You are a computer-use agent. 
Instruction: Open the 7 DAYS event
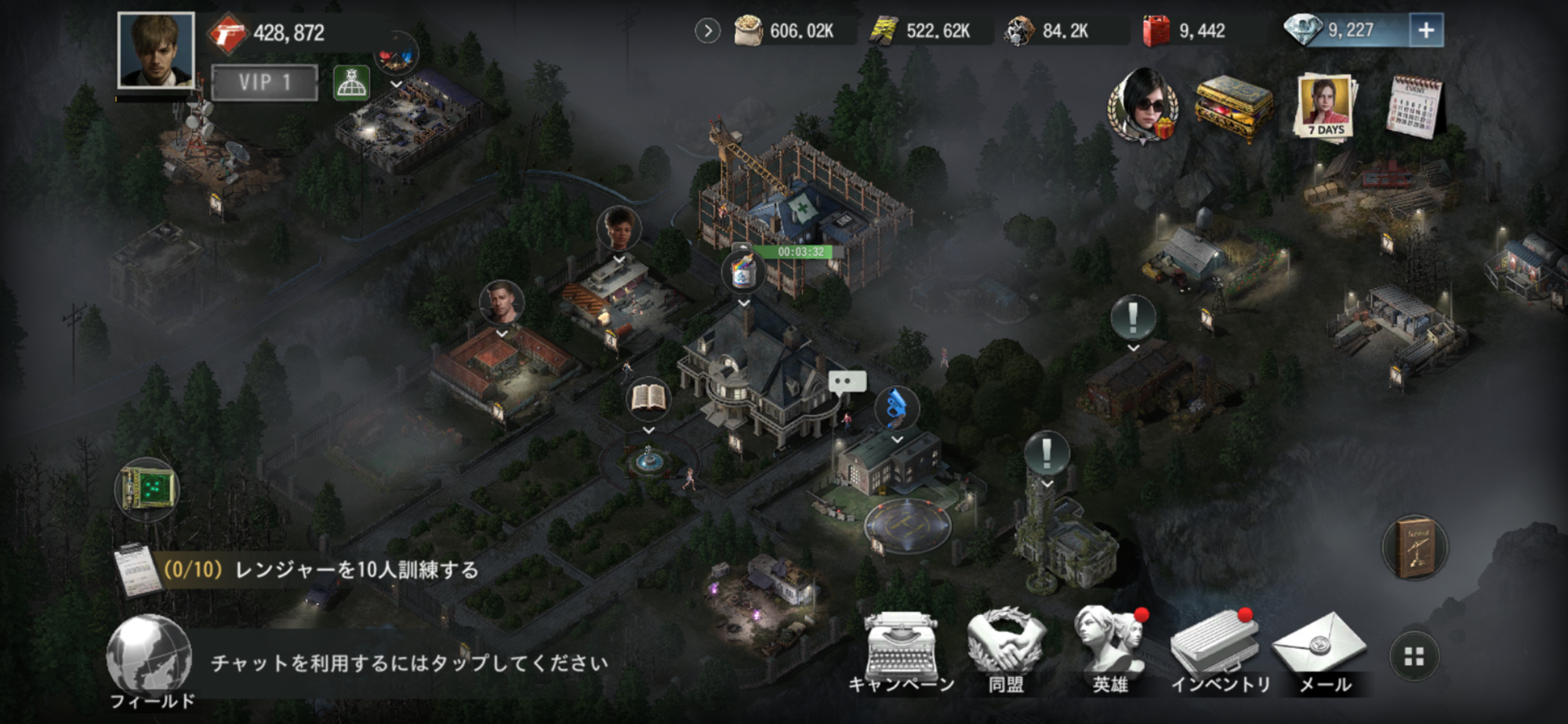point(1325,106)
